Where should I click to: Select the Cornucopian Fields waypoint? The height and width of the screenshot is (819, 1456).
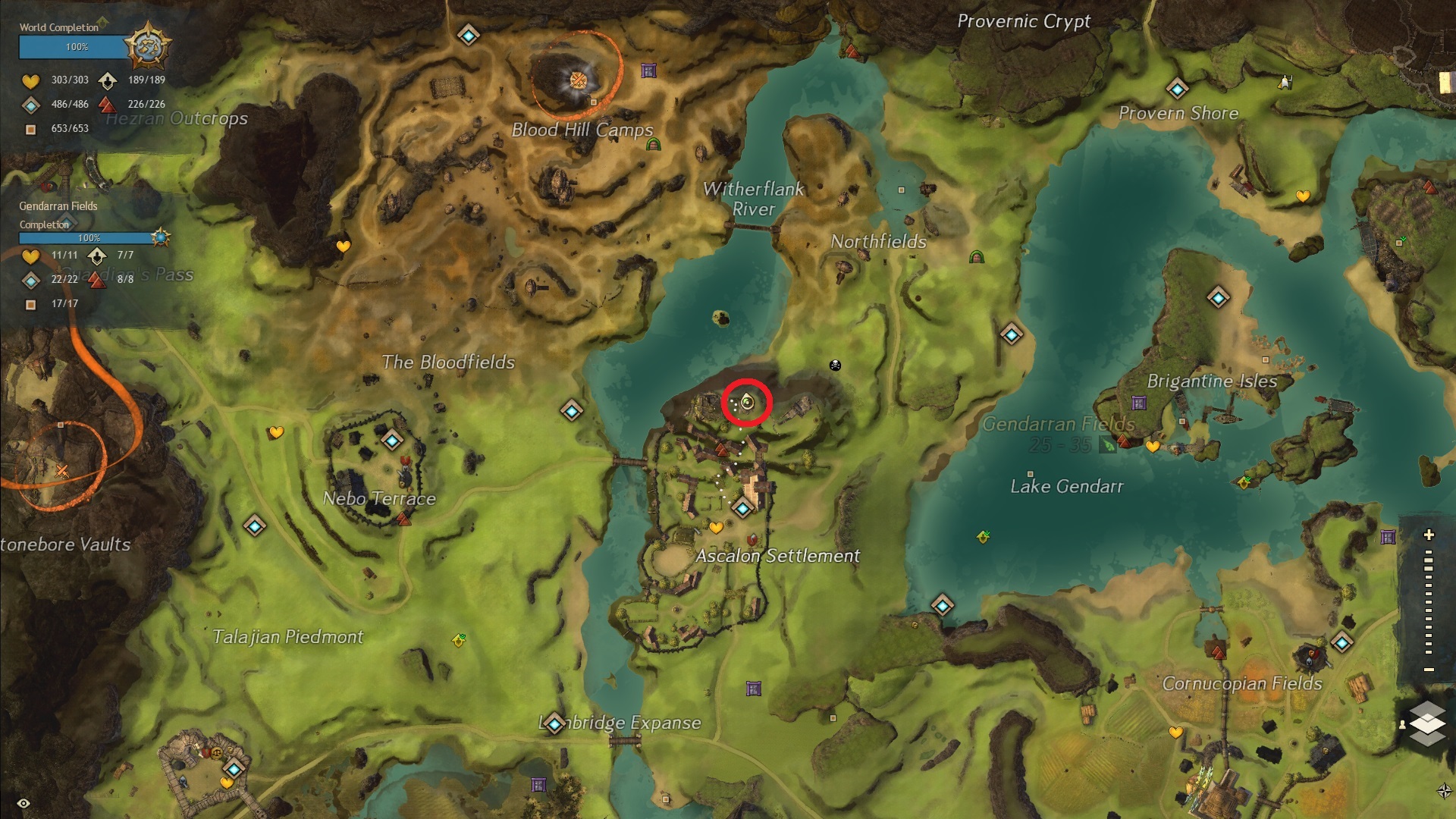[1341, 643]
